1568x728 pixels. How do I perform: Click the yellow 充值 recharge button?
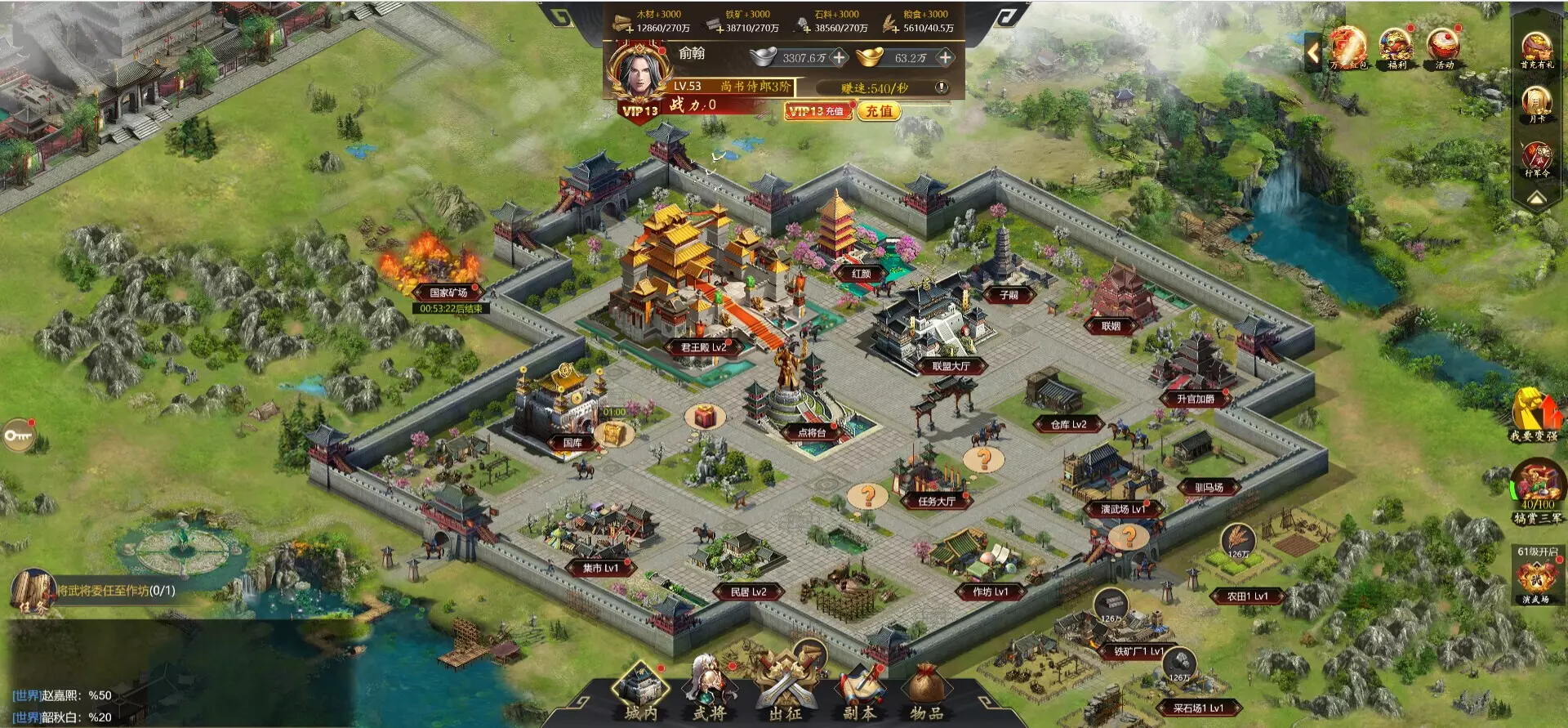(879, 111)
